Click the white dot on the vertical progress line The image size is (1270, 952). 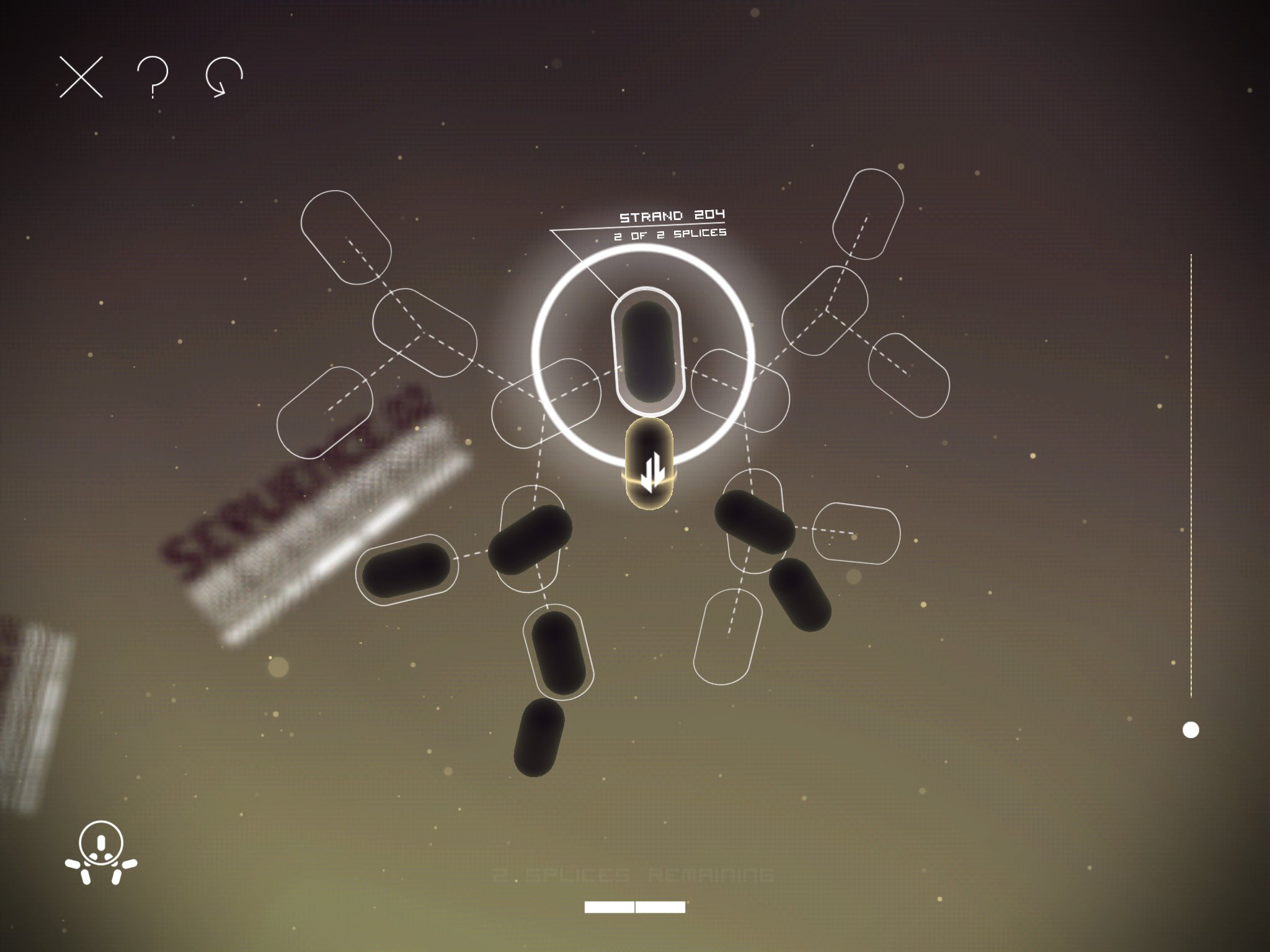1191,730
